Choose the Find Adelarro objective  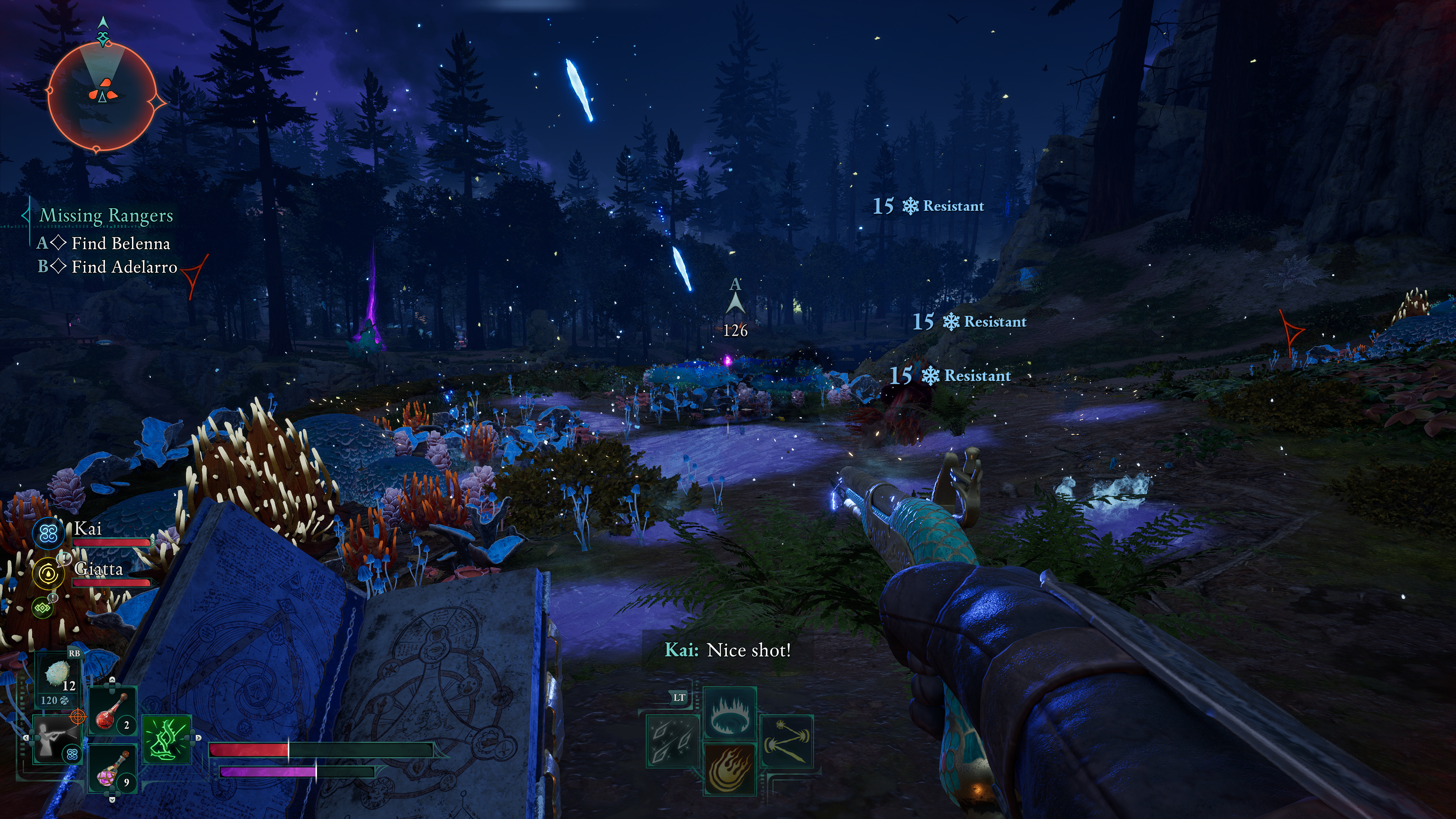point(124,267)
